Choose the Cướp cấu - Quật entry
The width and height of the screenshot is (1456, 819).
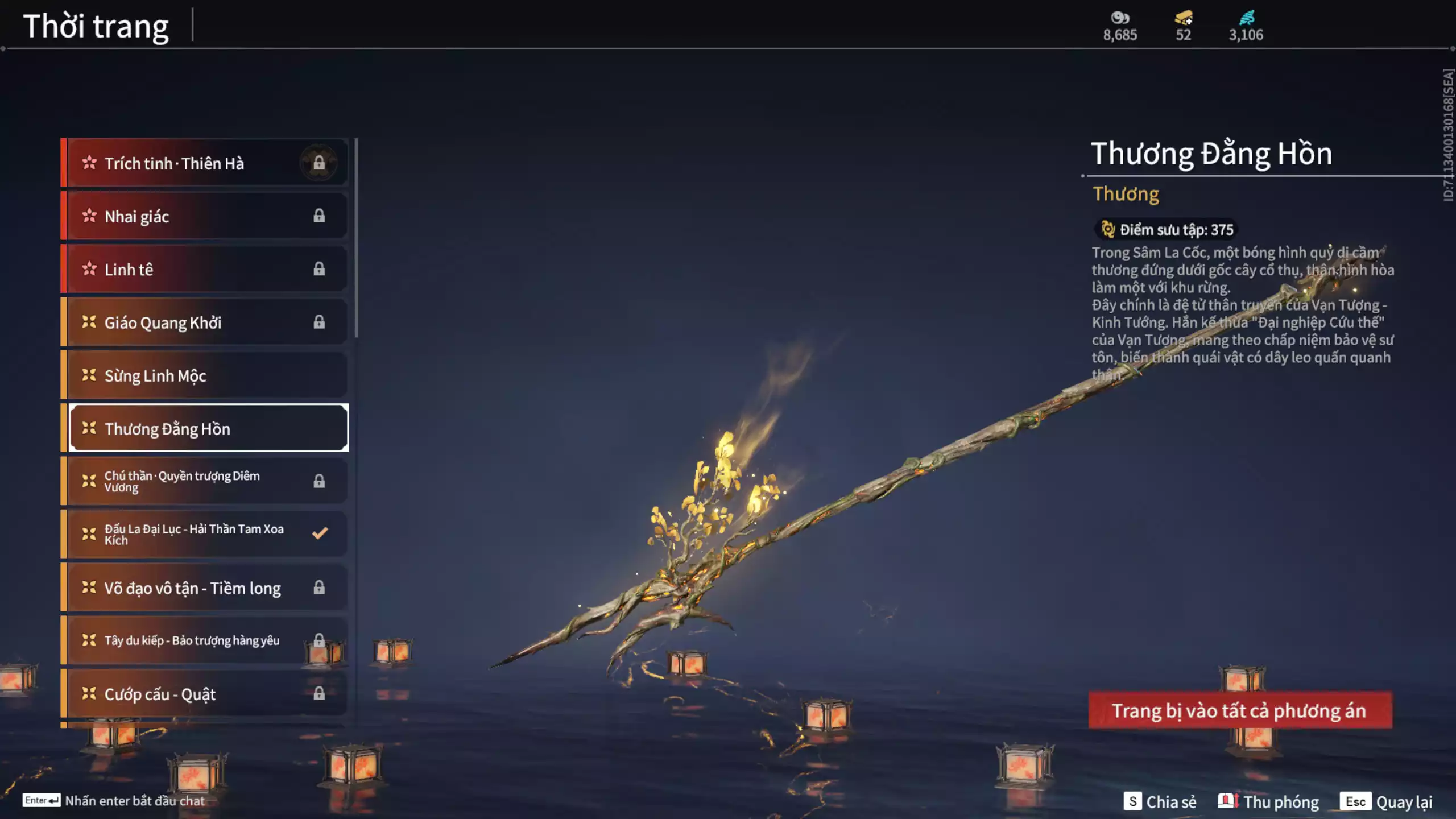coord(205,694)
